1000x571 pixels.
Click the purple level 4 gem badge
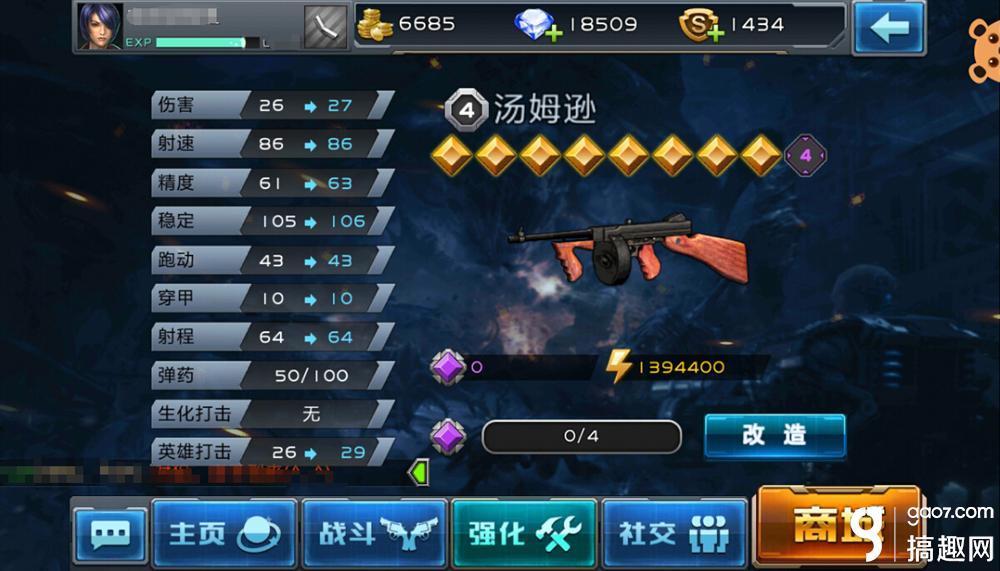click(804, 157)
